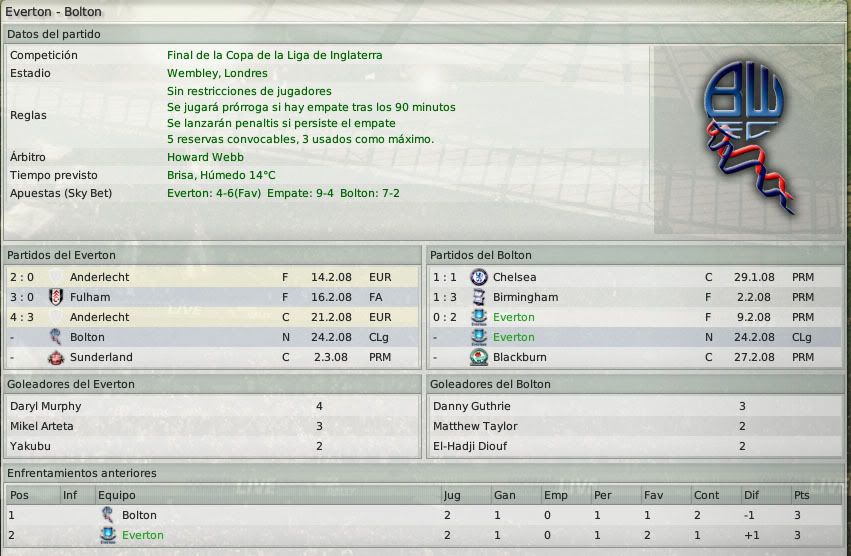
Task: Open the 4:3 Anderlecht match result
Action: pos(99,317)
